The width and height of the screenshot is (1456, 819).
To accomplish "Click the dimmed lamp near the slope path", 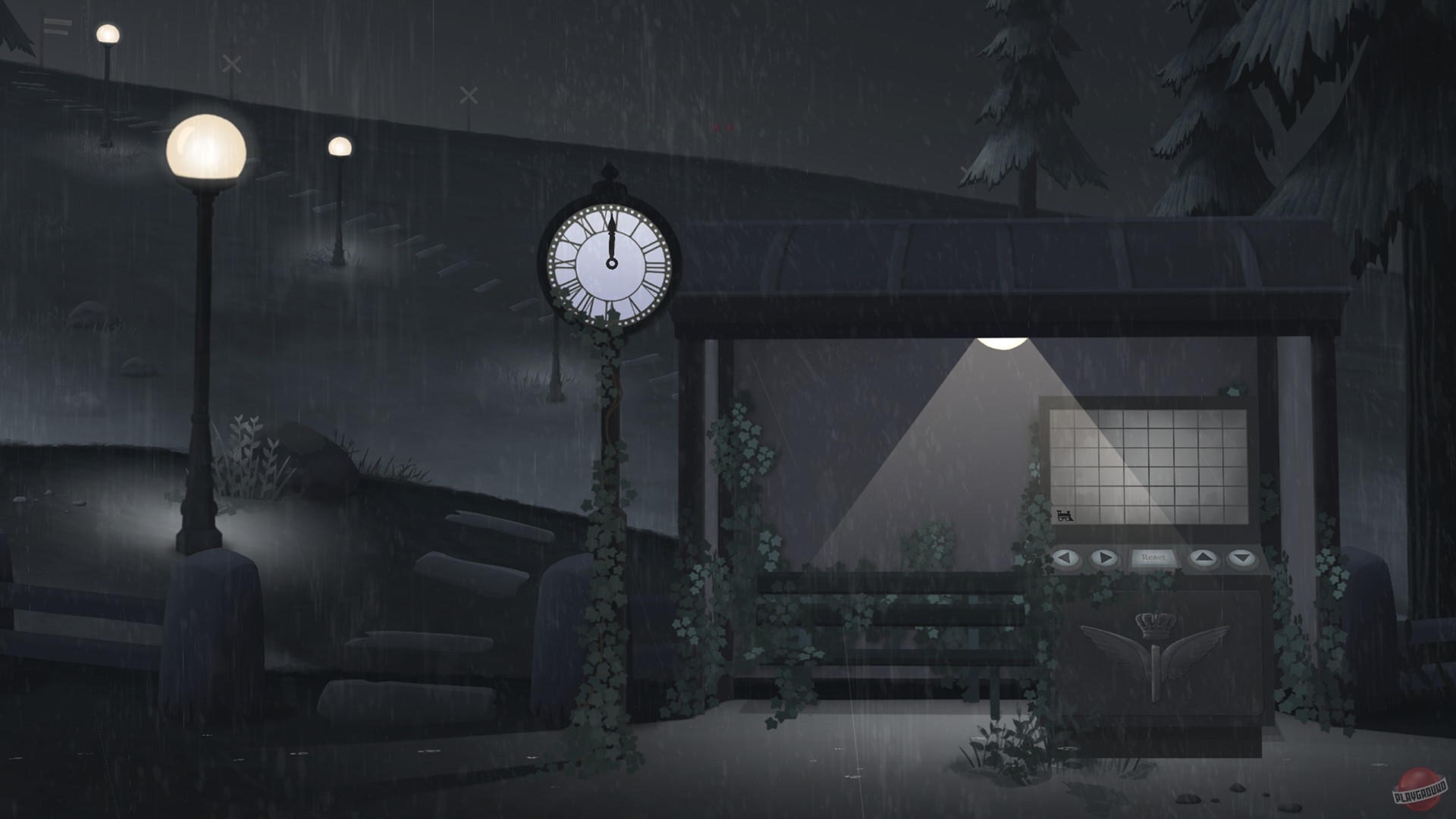I will click(107, 32).
